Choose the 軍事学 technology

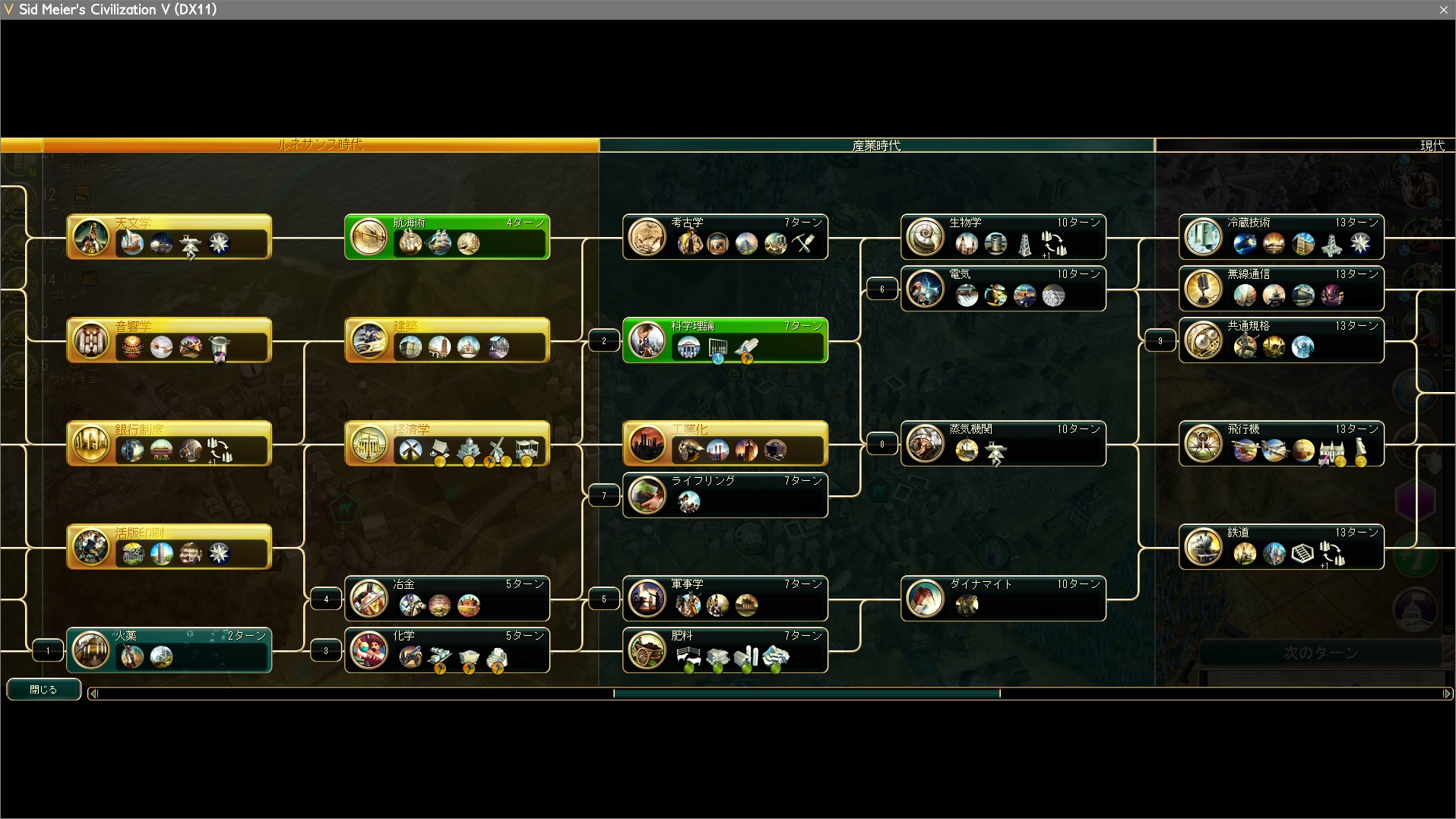725,599
